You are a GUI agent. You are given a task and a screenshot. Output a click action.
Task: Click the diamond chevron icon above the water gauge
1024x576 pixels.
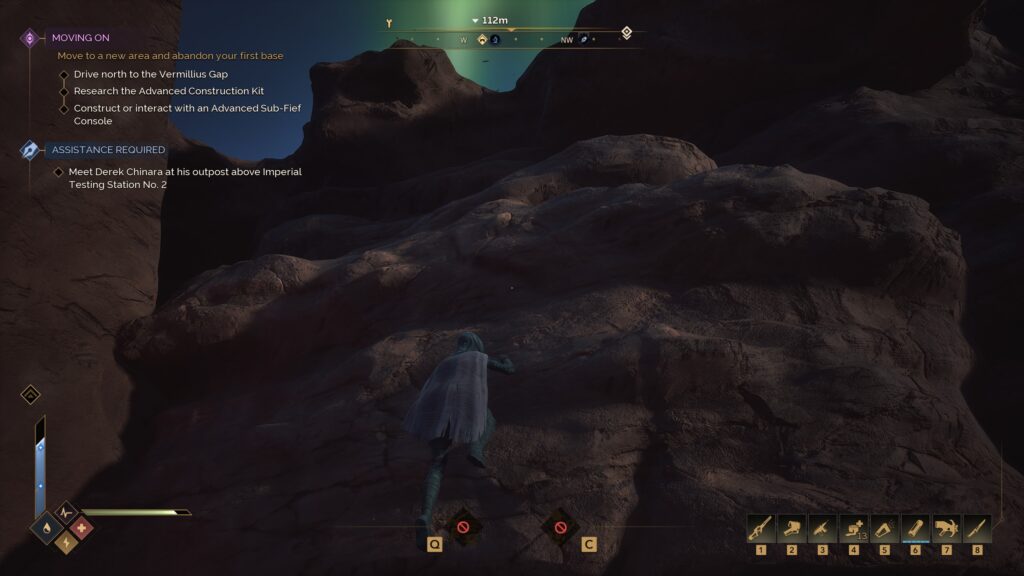[30, 395]
